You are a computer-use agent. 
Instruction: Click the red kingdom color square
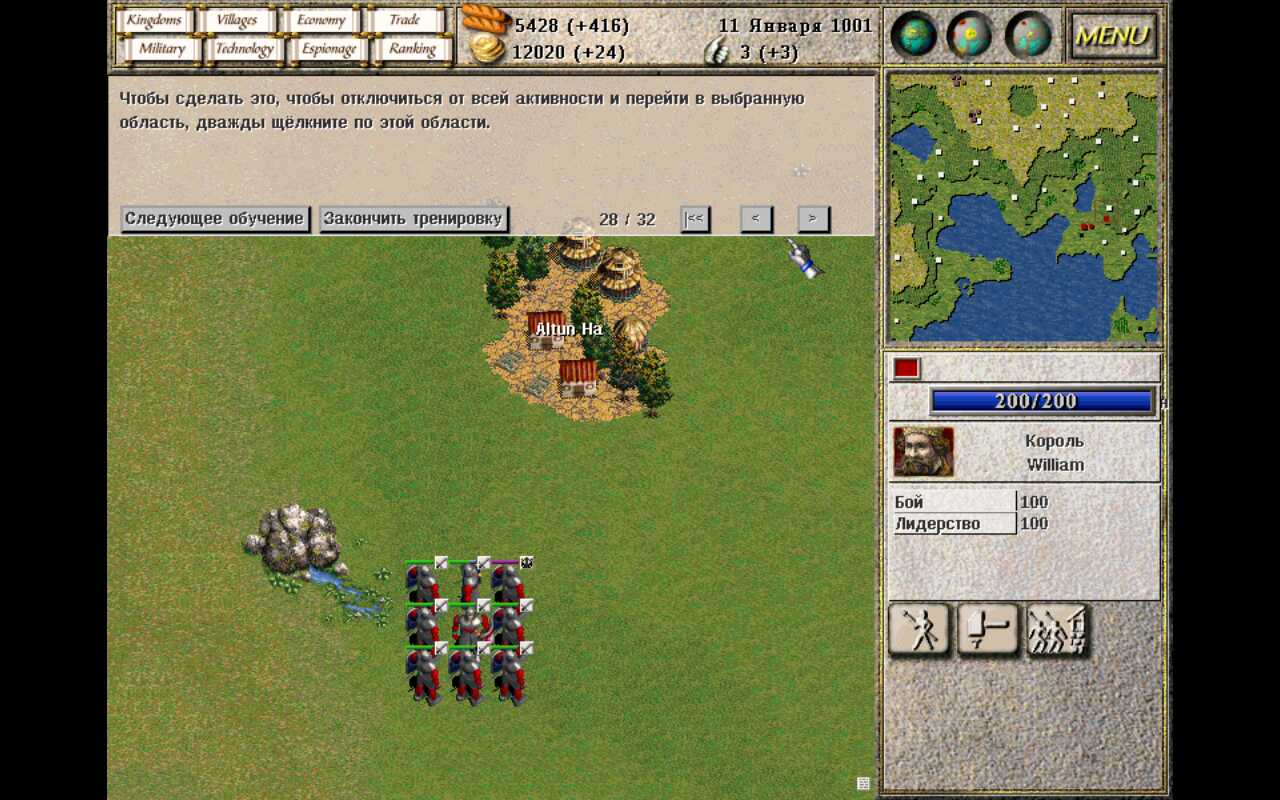coord(906,368)
